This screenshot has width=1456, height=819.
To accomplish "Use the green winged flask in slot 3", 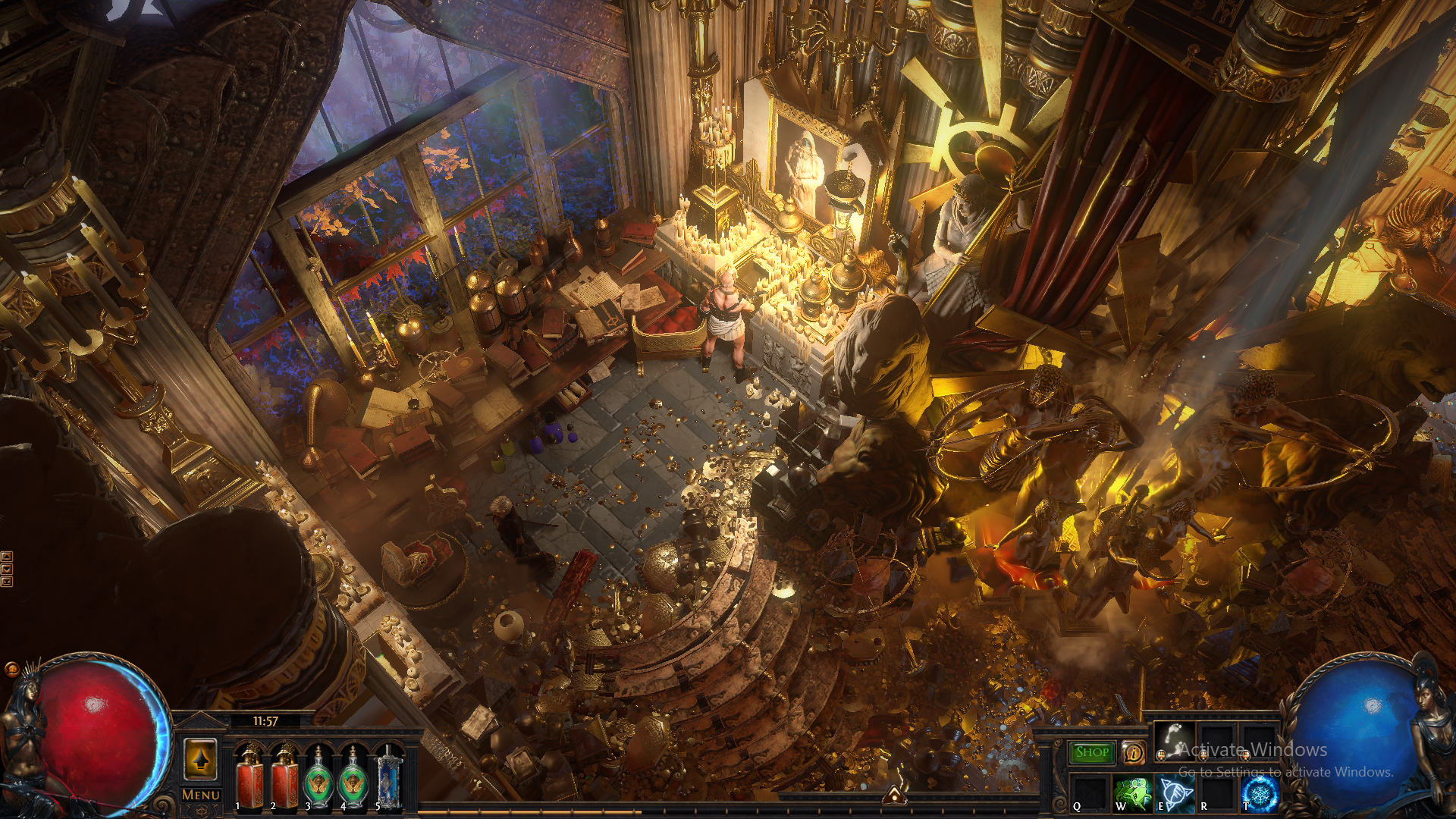I will [x=319, y=779].
